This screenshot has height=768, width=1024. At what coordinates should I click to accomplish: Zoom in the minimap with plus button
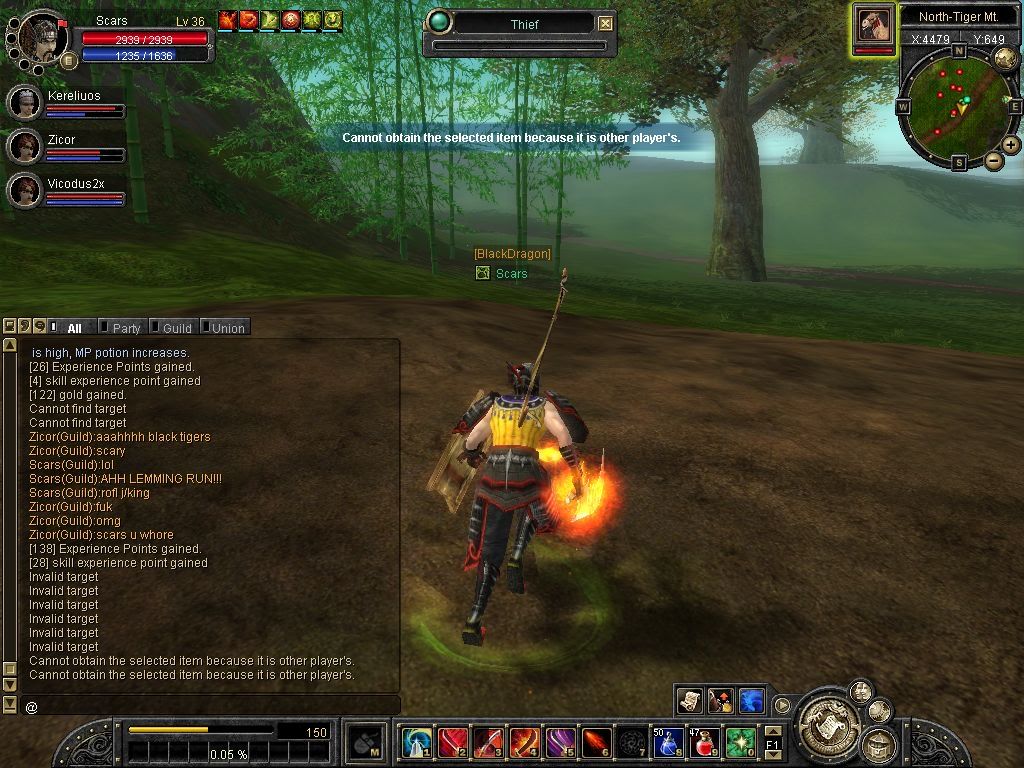(x=1011, y=145)
